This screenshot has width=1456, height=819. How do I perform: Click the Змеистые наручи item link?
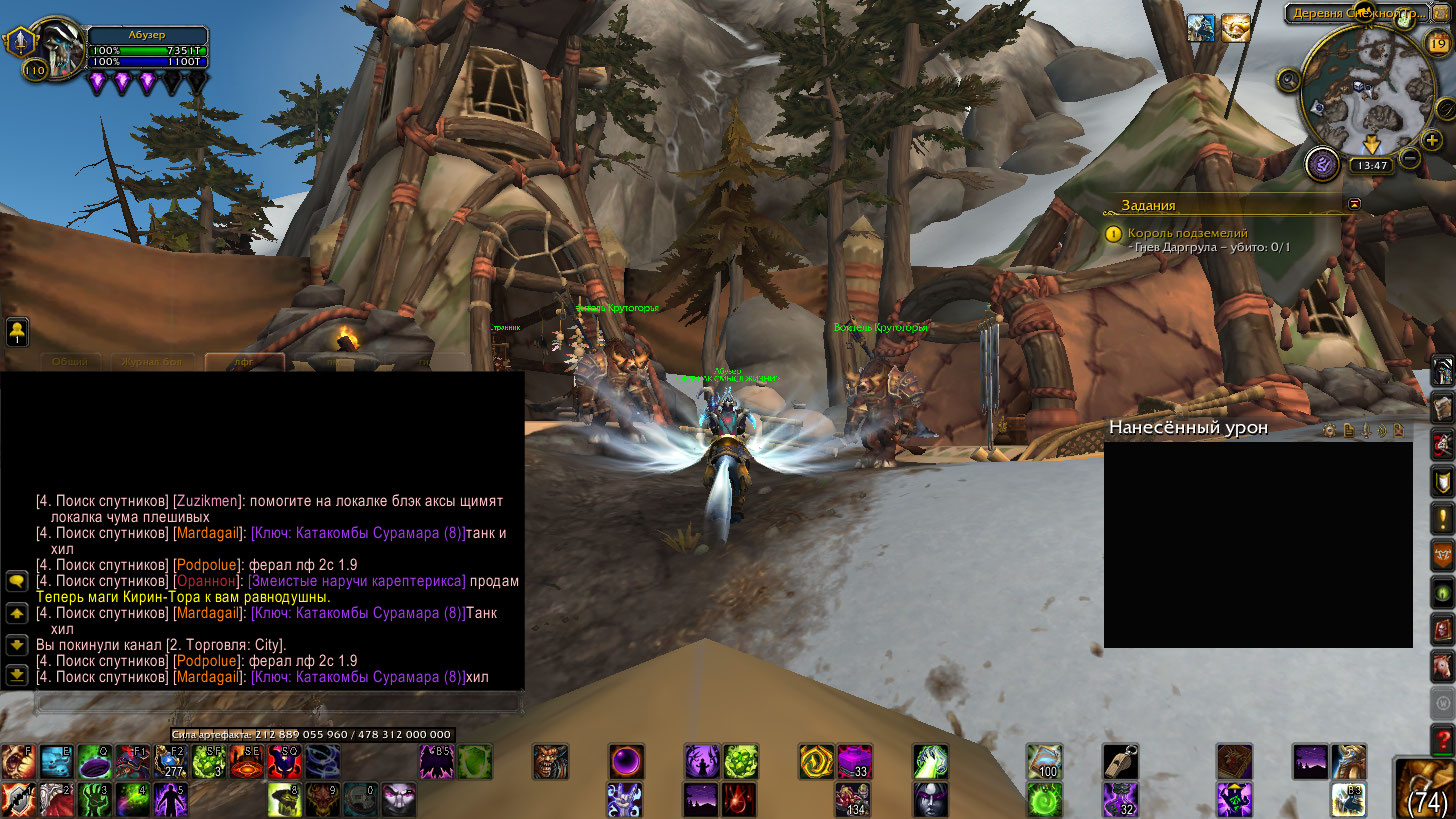(358, 581)
